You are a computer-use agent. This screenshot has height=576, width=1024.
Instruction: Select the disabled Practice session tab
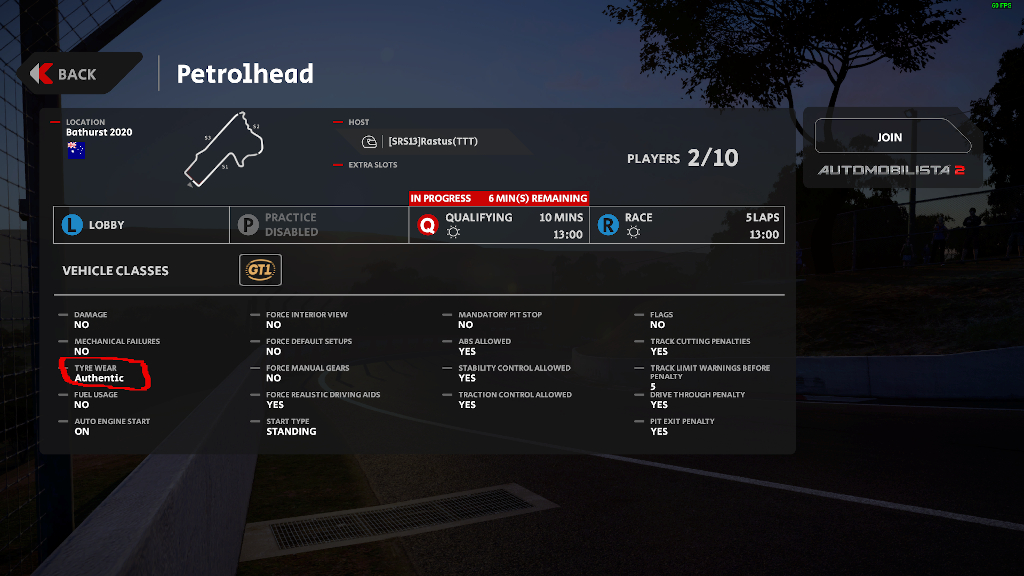(x=318, y=225)
